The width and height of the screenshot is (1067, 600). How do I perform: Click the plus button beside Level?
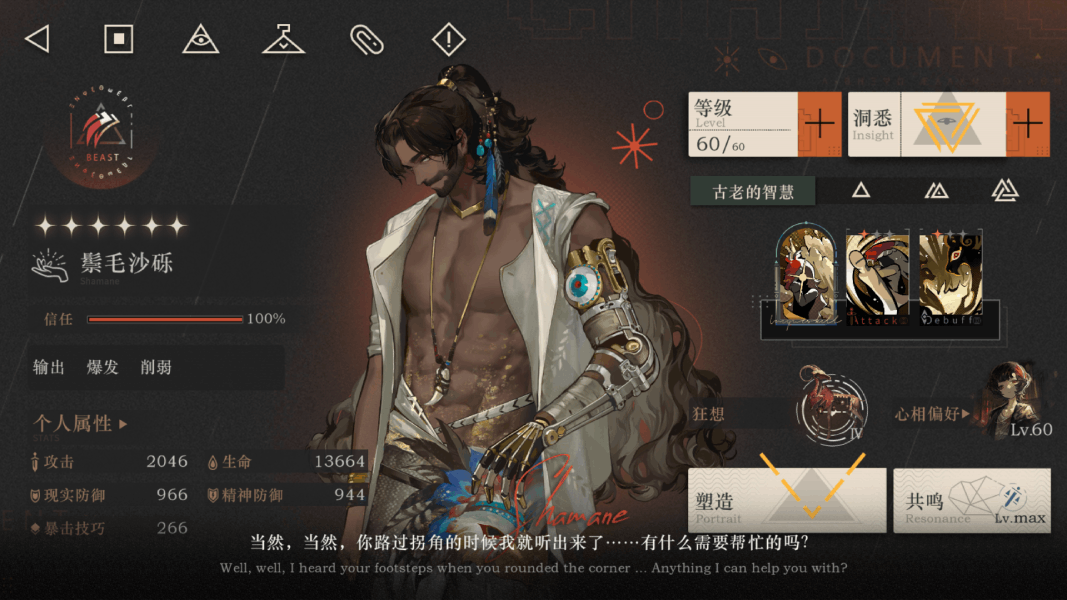coord(819,124)
